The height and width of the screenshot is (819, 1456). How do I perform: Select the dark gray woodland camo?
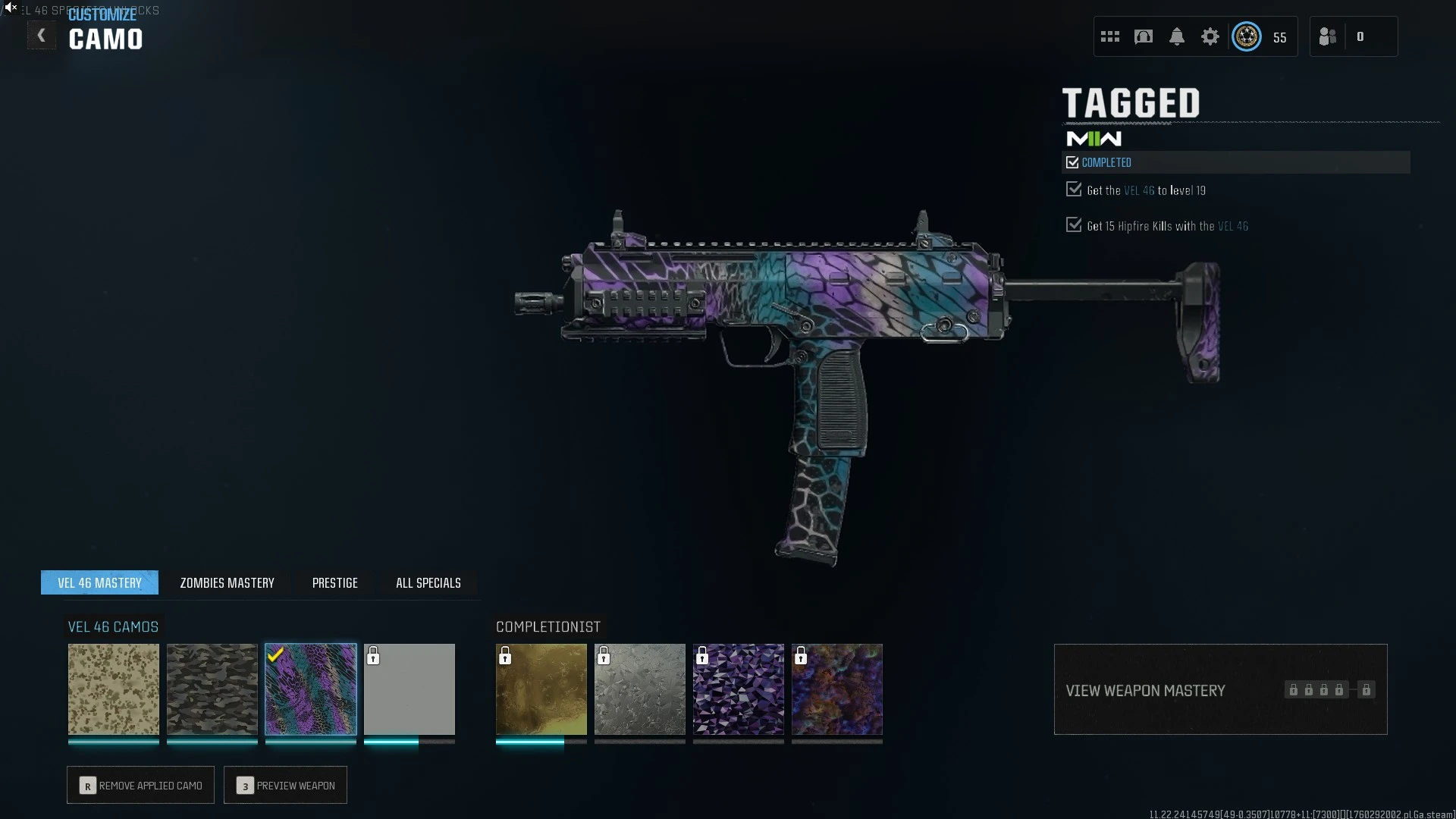click(212, 689)
